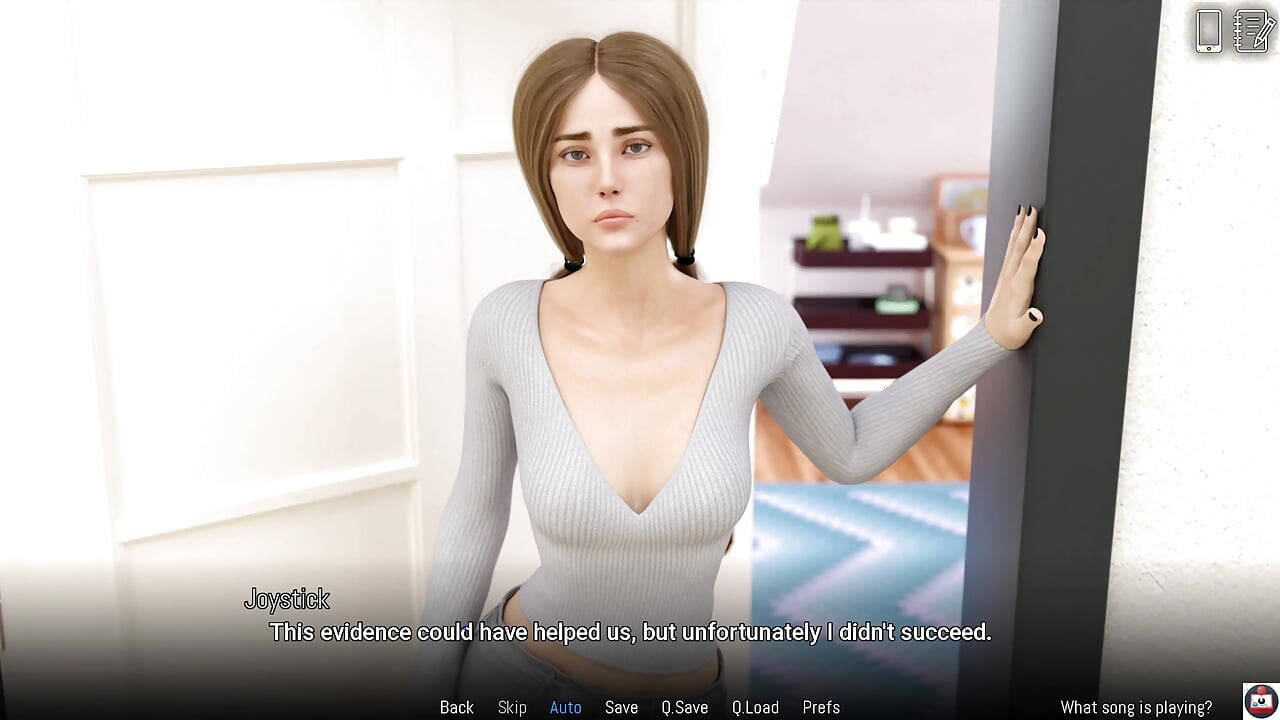The width and height of the screenshot is (1280, 720).
Task: Quick load with Q.Load
Action: tap(755, 707)
